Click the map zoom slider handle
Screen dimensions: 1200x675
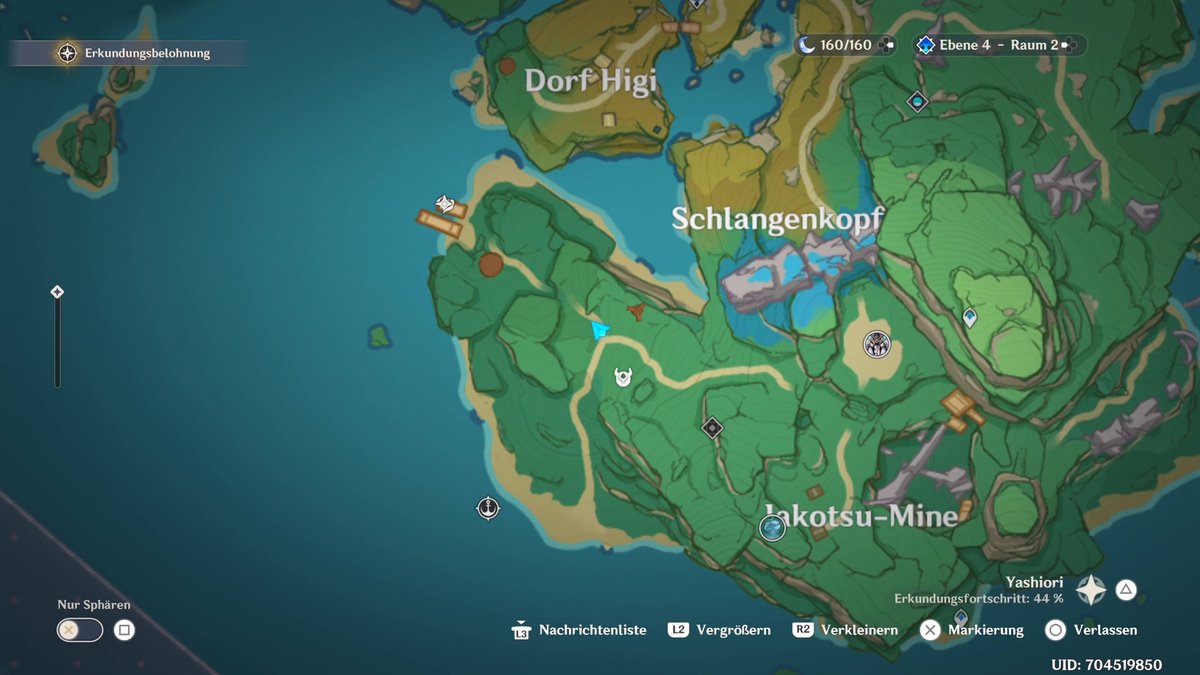(57, 292)
